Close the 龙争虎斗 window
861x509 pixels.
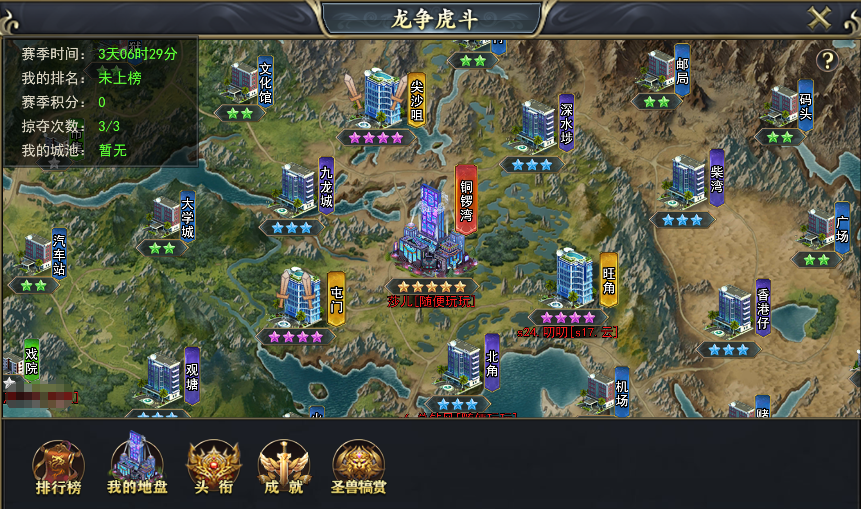[x=819, y=18]
